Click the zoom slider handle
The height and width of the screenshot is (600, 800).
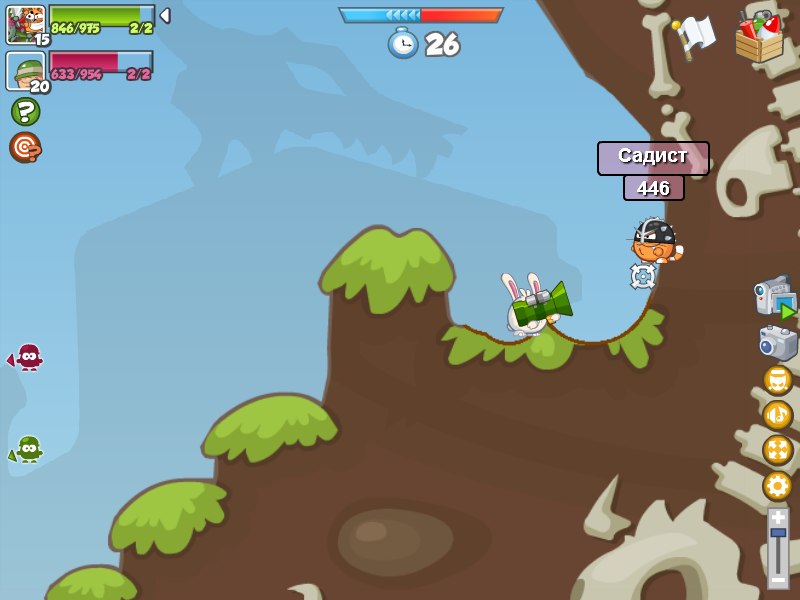coord(778,533)
